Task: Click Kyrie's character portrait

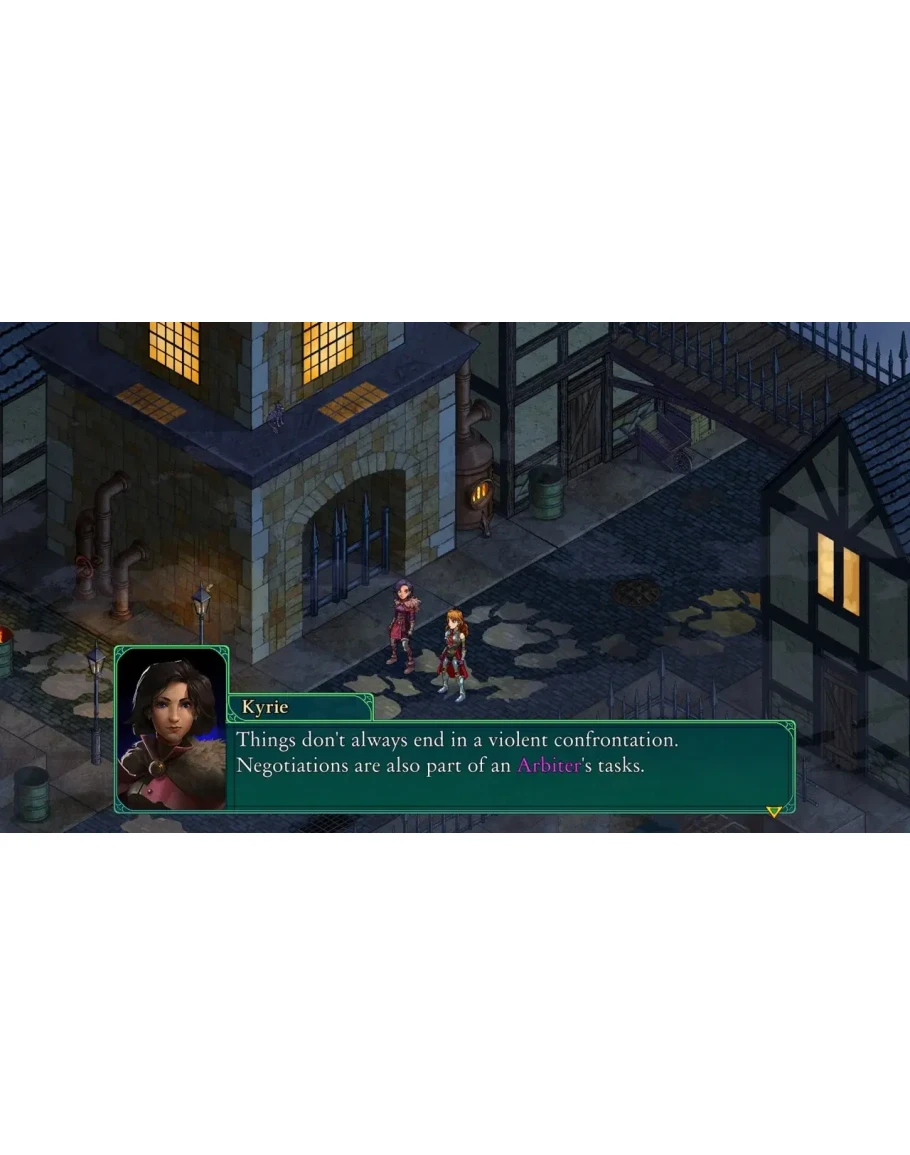Action: 172,728
